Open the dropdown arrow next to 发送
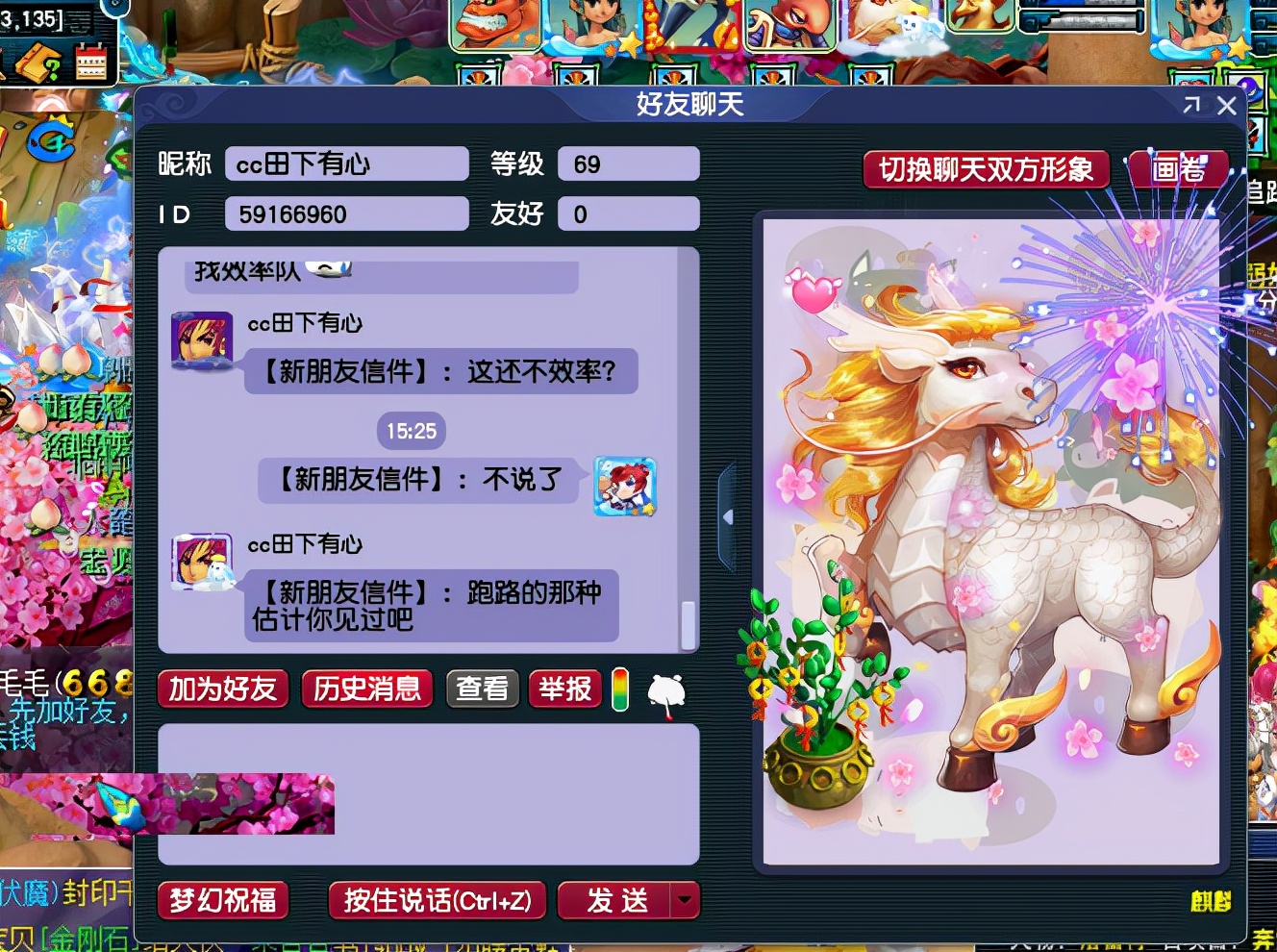This screenshot has width=1277, height=952. pyautogui.click(x=683, y=901)
